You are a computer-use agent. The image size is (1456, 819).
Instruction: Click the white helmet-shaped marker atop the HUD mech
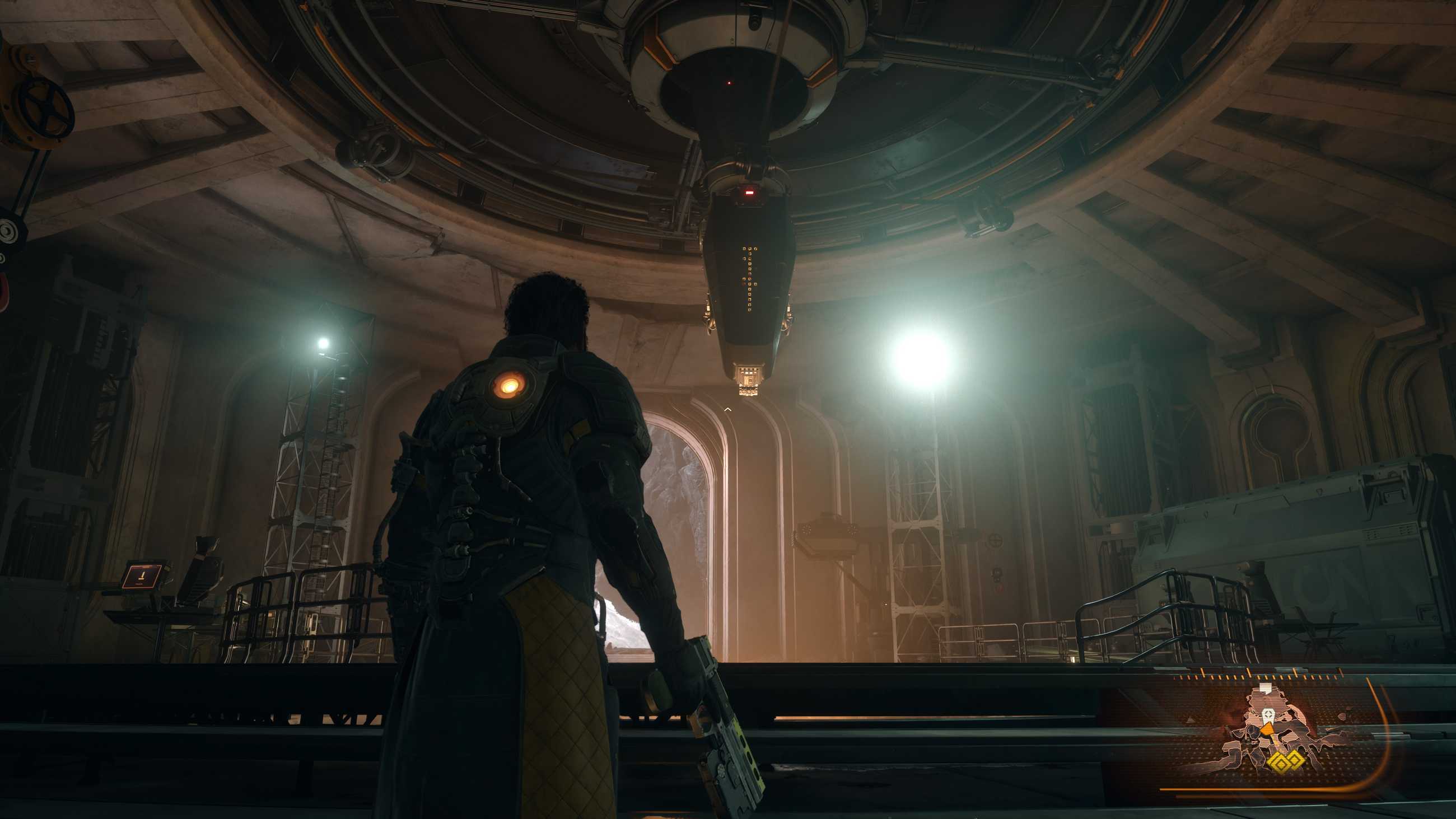[x=1266, y=687]
